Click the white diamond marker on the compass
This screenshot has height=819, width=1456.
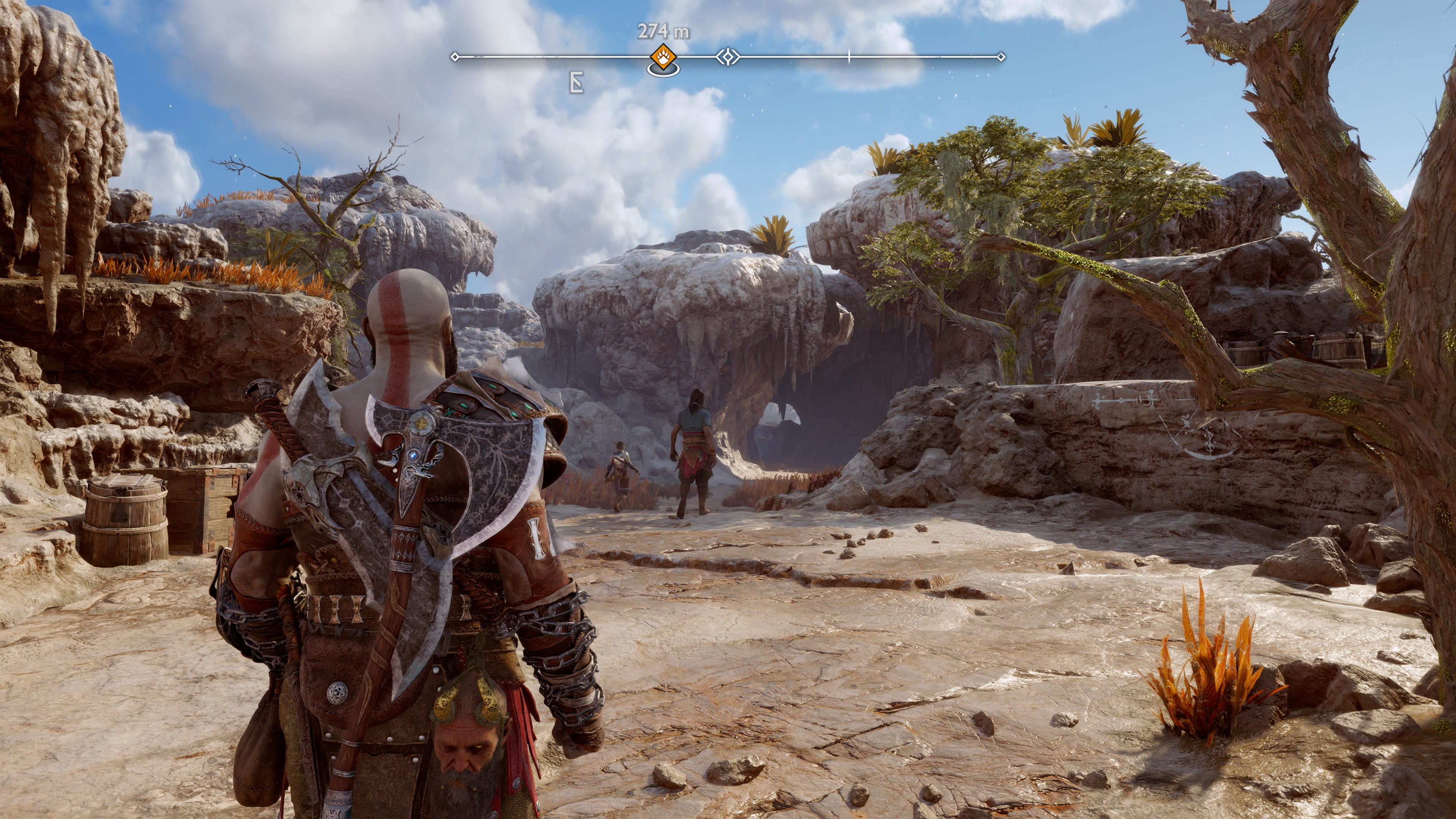(728, 57)
